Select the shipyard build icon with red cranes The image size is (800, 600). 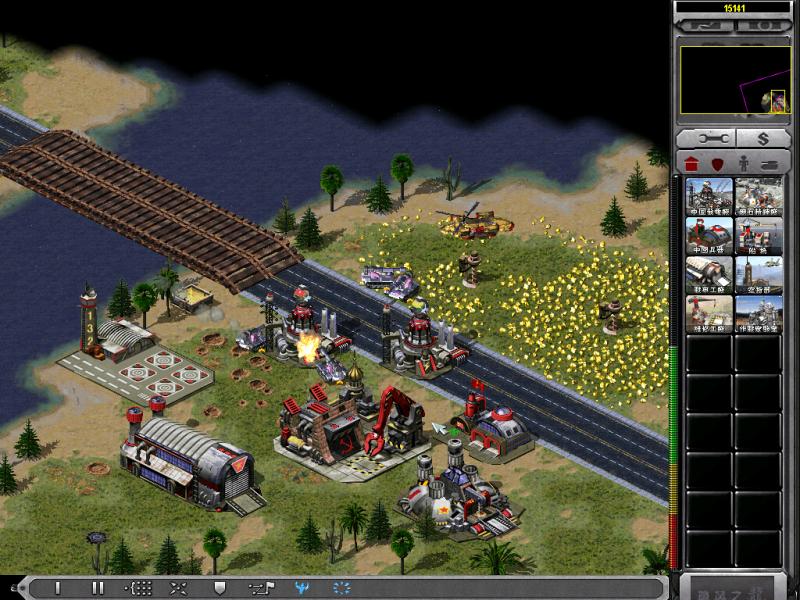pyautogui.click(x=759, y=236)
